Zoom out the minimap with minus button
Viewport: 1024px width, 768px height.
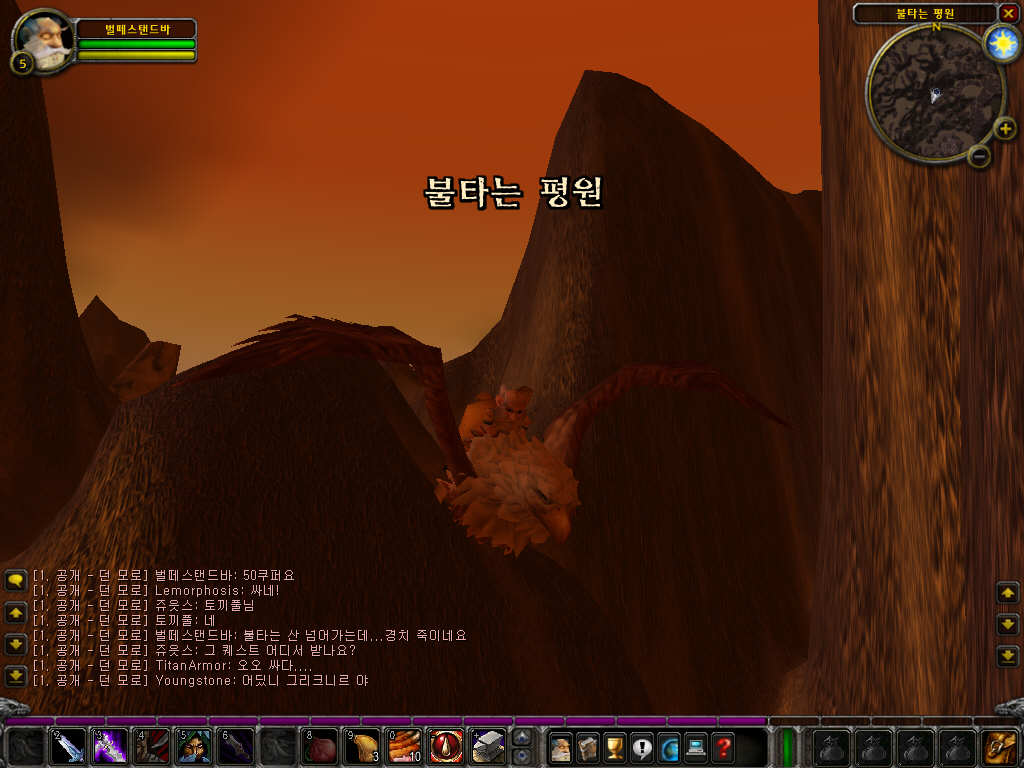pos(980,155)
